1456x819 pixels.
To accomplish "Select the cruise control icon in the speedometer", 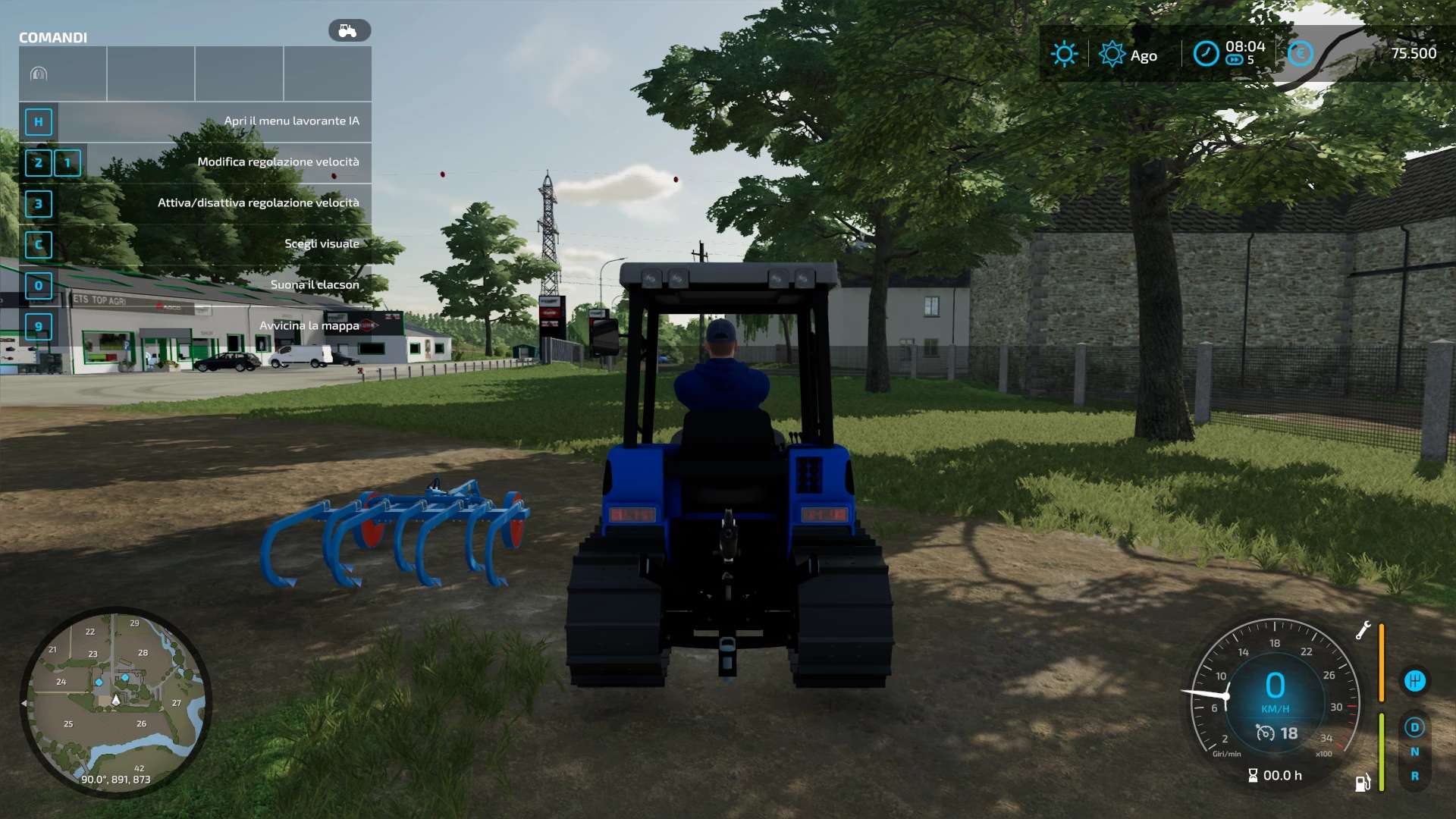I will tap(1266, 733).
